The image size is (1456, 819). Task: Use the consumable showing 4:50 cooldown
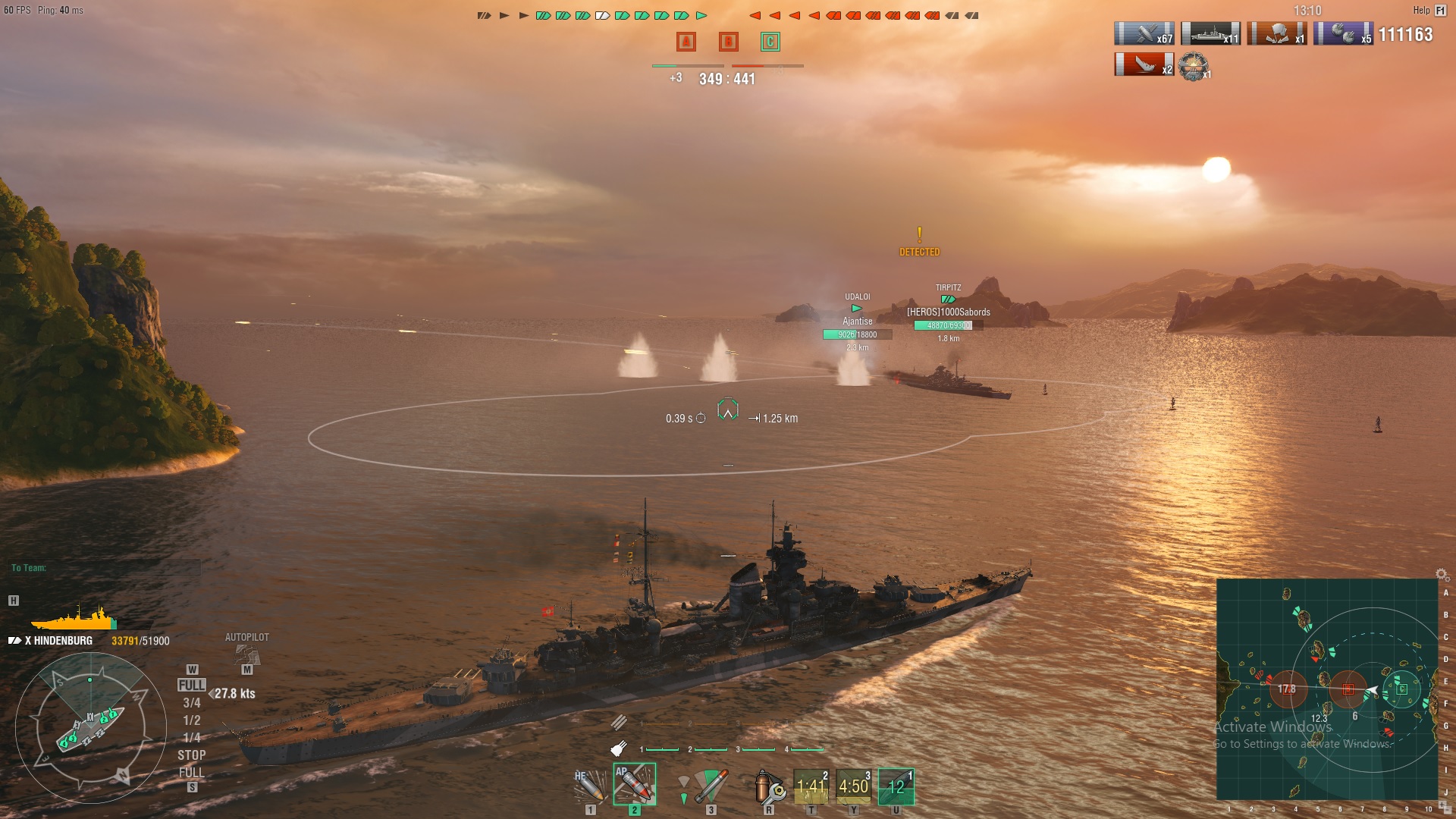click(x=853, y=786)
